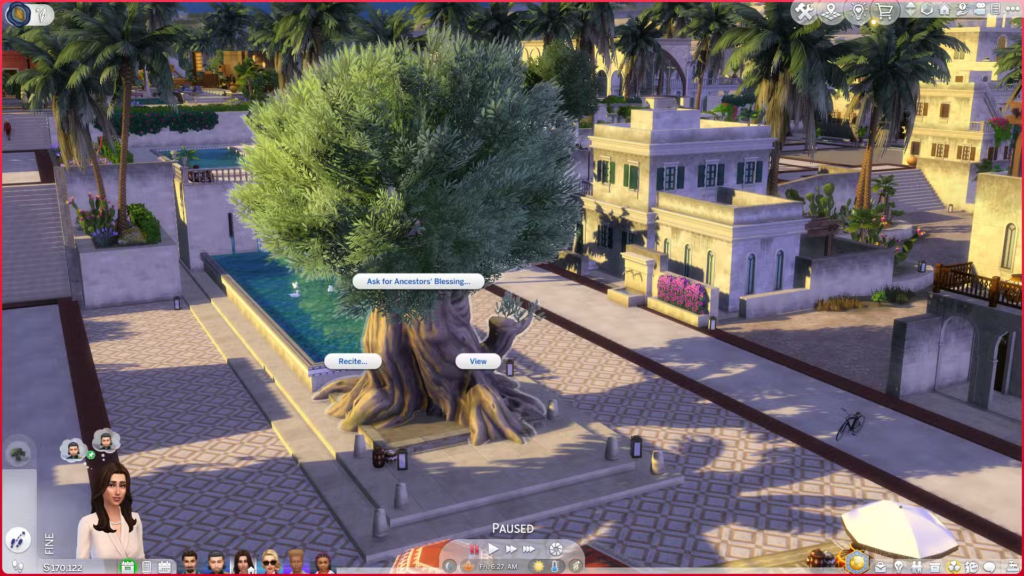Open the shopping cart store button
The image size is (1024, 576).
[x=884, y=12]
